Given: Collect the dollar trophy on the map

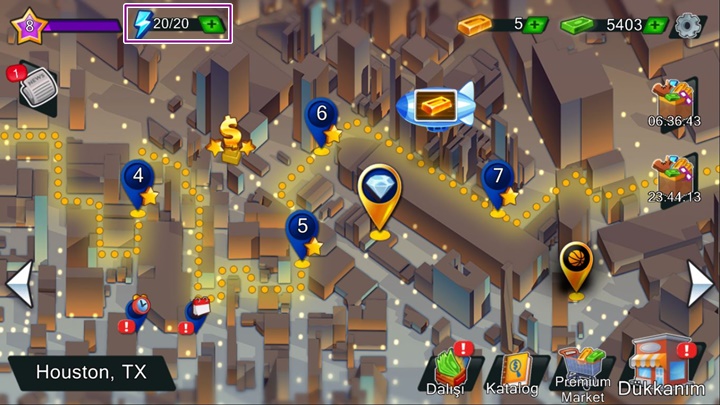Looking at the screenshot, I should coord(232,139).
